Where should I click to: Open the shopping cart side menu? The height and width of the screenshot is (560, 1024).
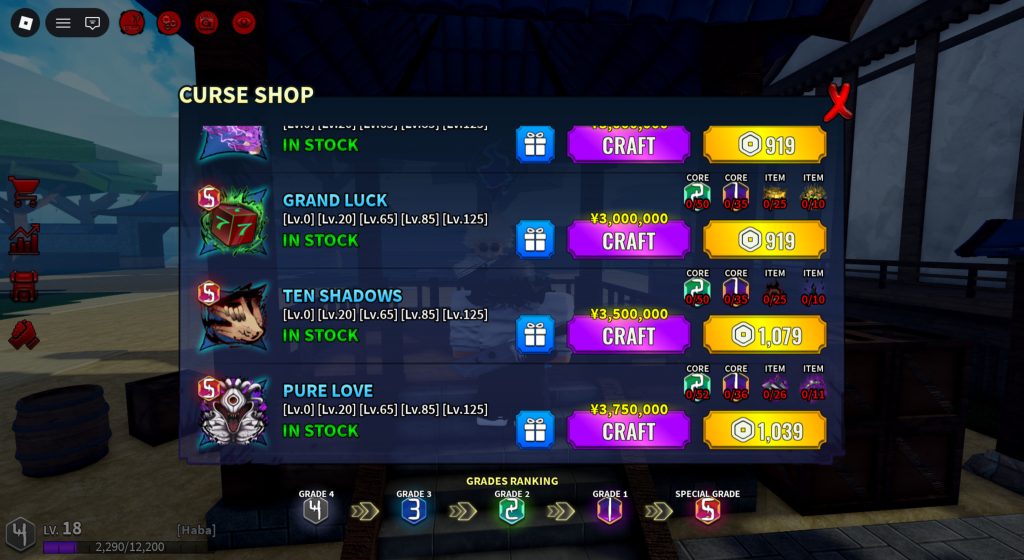[24, 191]
